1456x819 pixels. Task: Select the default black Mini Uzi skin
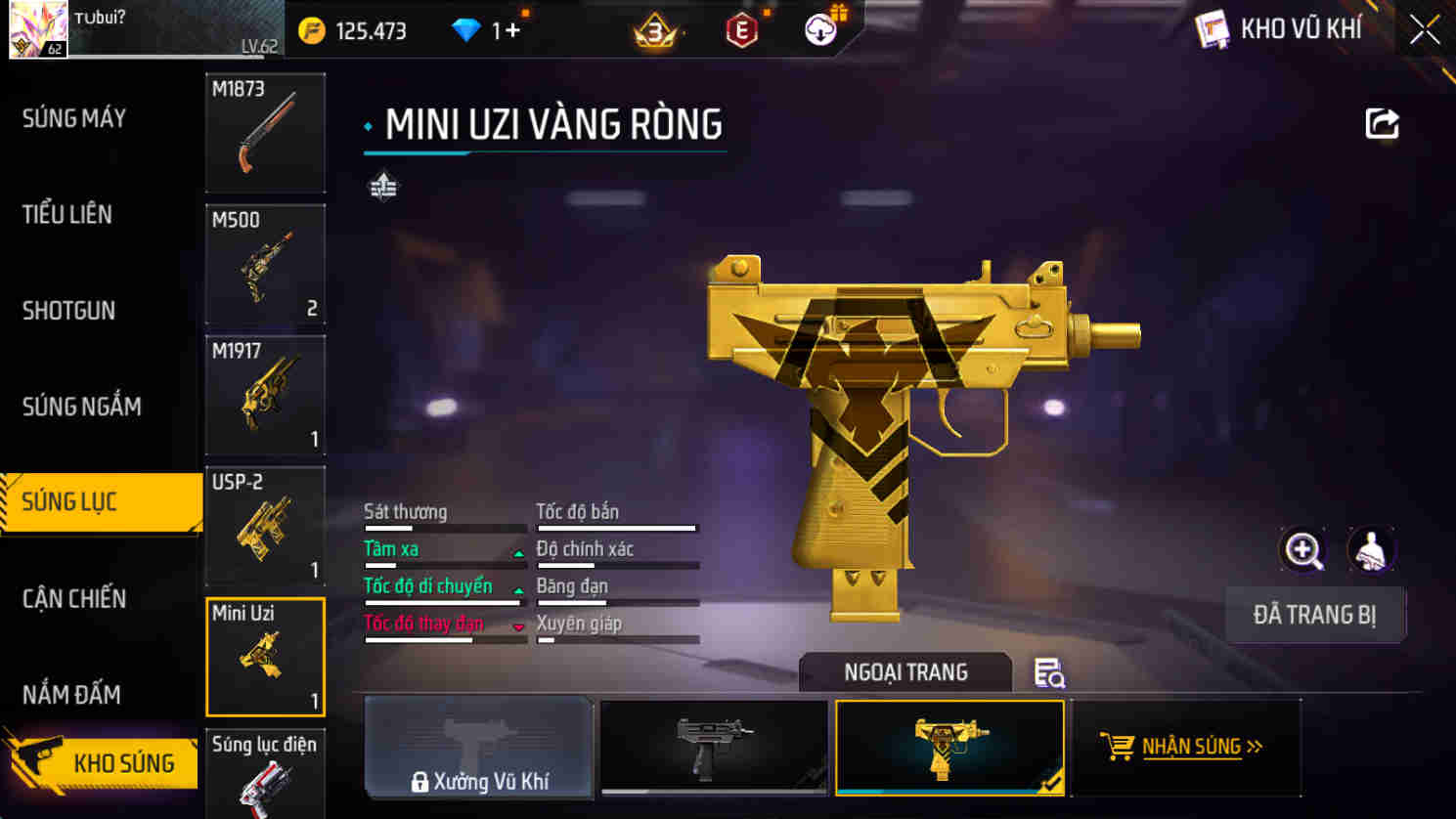coord(714,748)
